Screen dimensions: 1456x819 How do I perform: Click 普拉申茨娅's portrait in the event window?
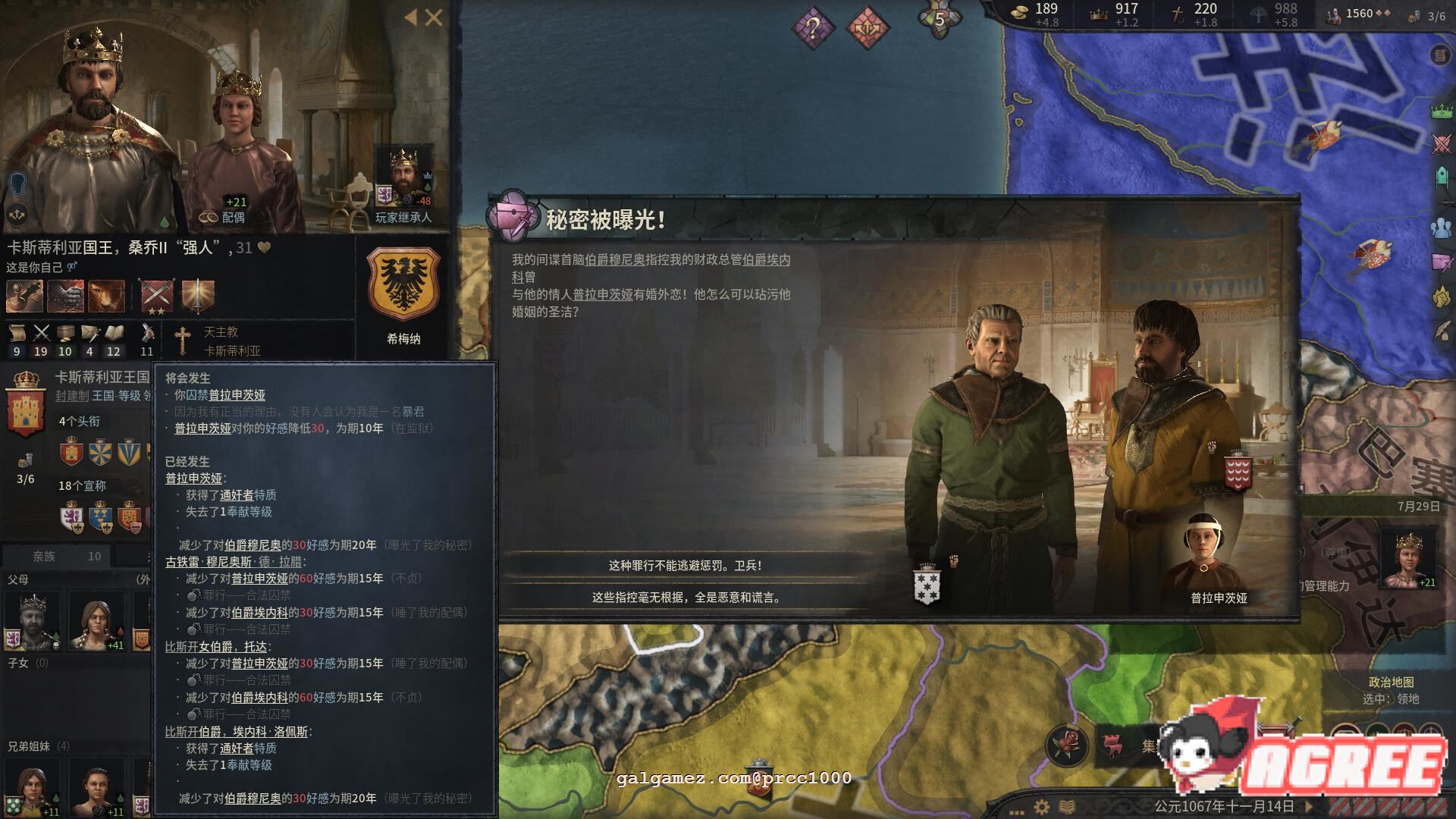[x=1206, y=542]
